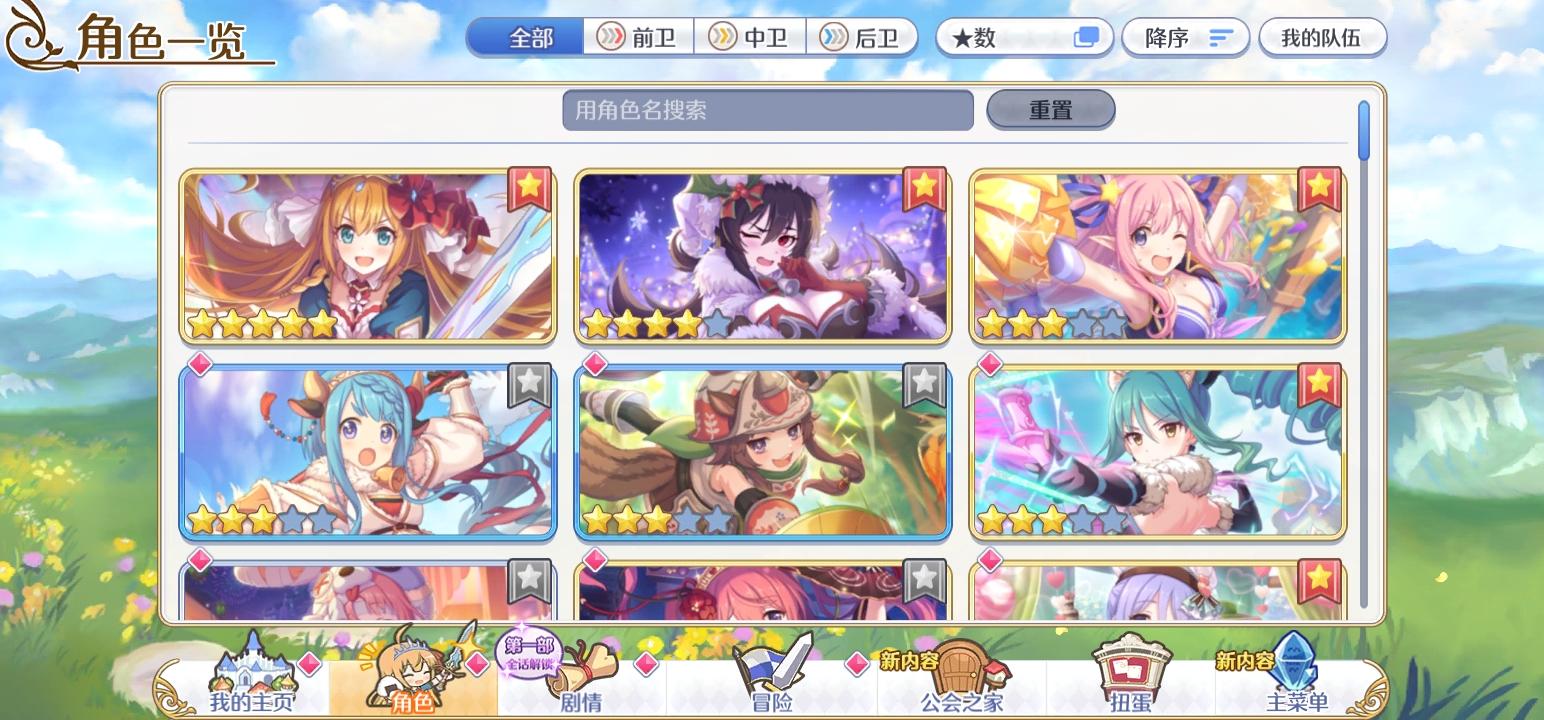Image resolution: width=1544 pixels, height=720 pixels.
Task: Switch to the 后卫 tab
Action: coord(864,35)
